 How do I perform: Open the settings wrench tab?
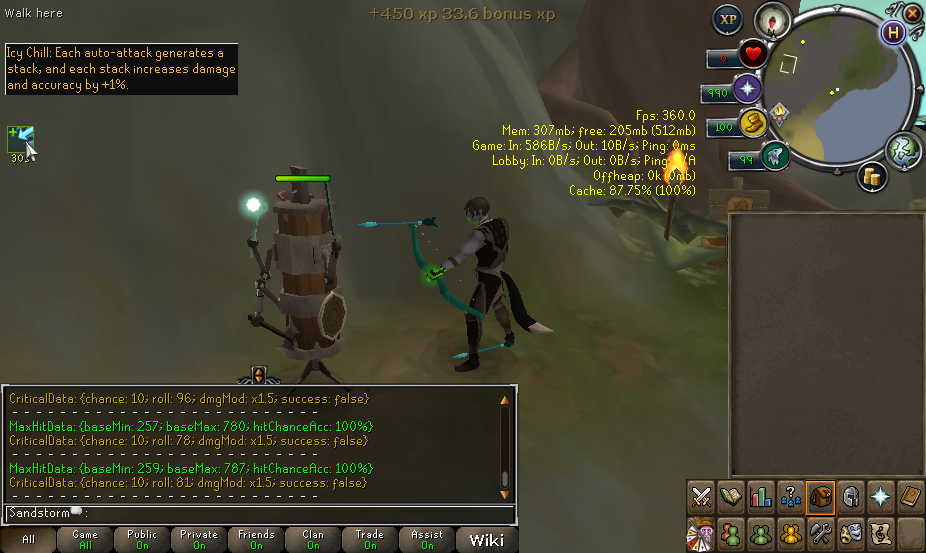coord(821,531)
